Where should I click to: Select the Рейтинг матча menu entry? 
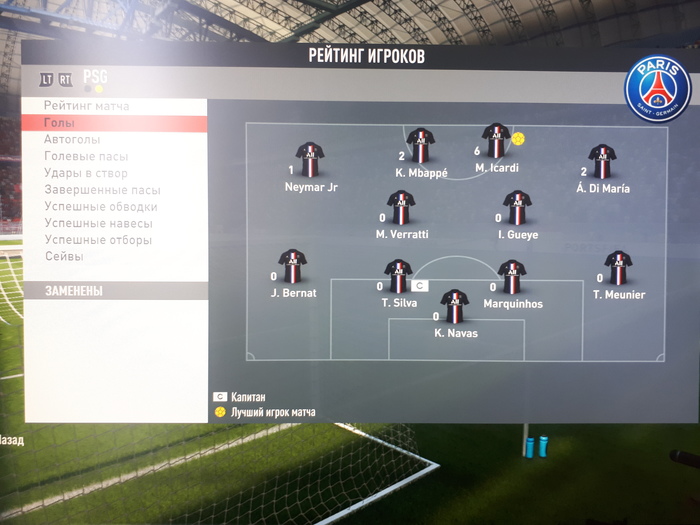[x=86, y=106]
